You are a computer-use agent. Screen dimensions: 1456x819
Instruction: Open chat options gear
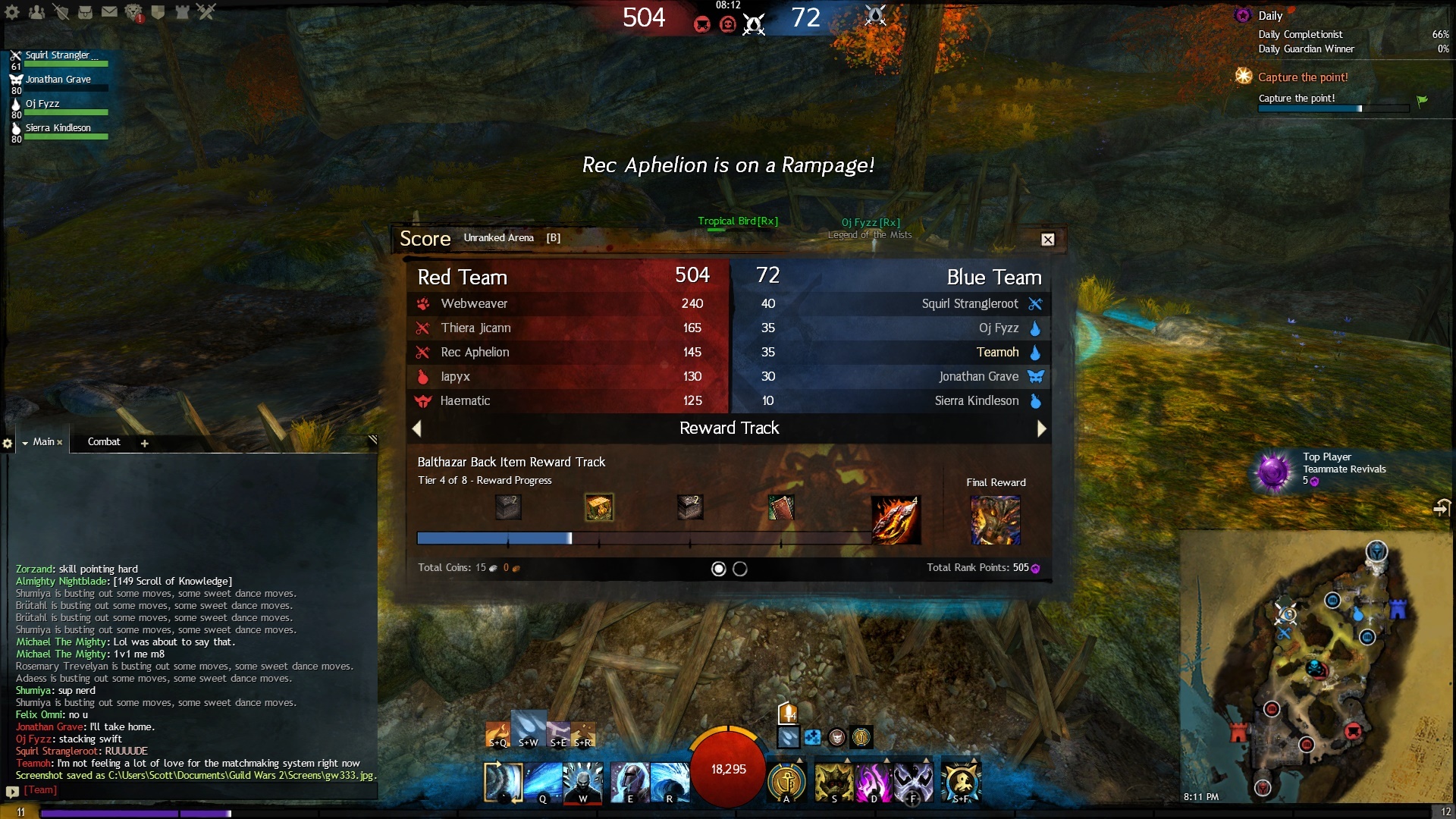click(x=8, y=443)
